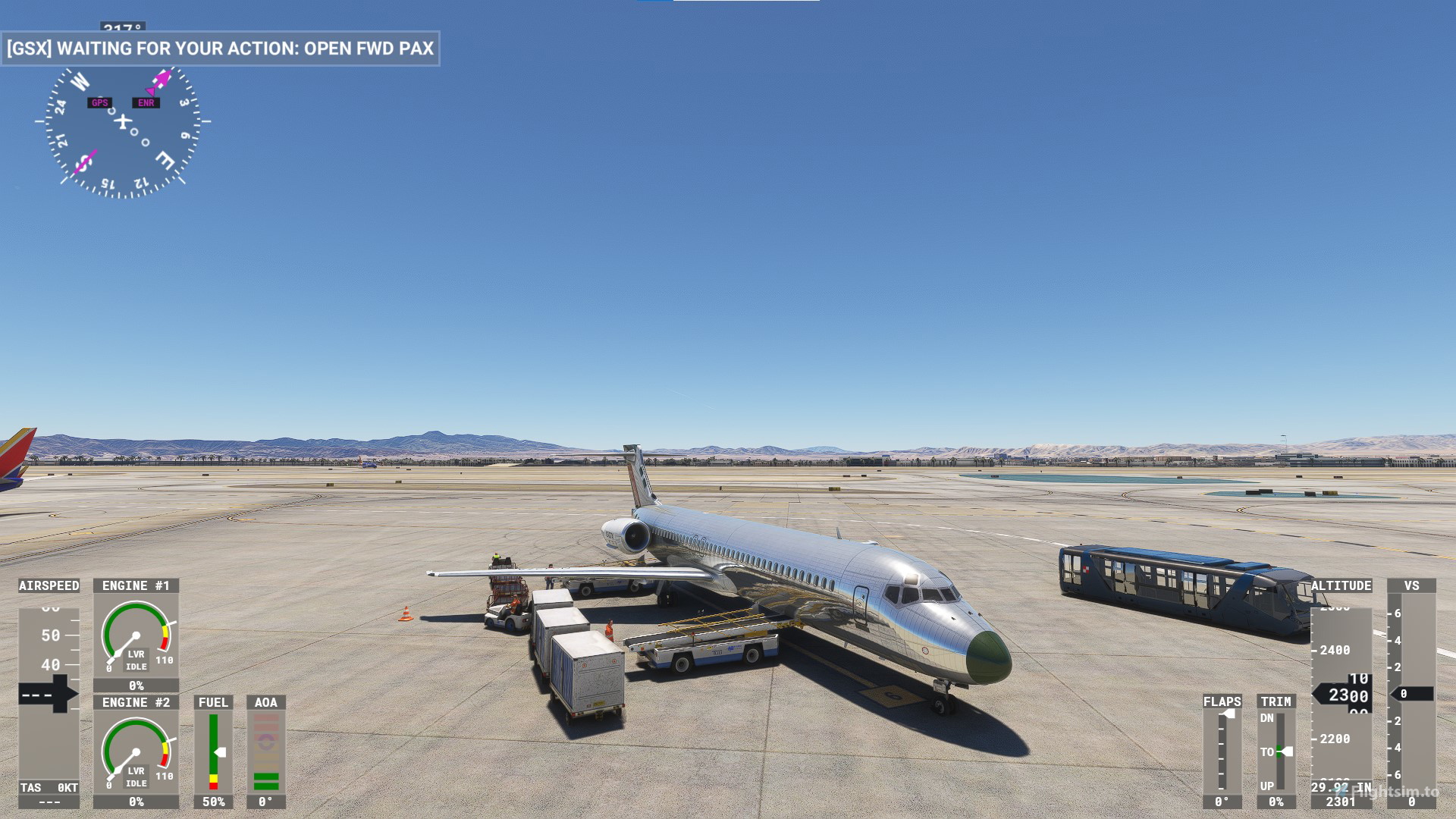
Task: Select the AIRSPEED panel header
Action: pos(47,585)
